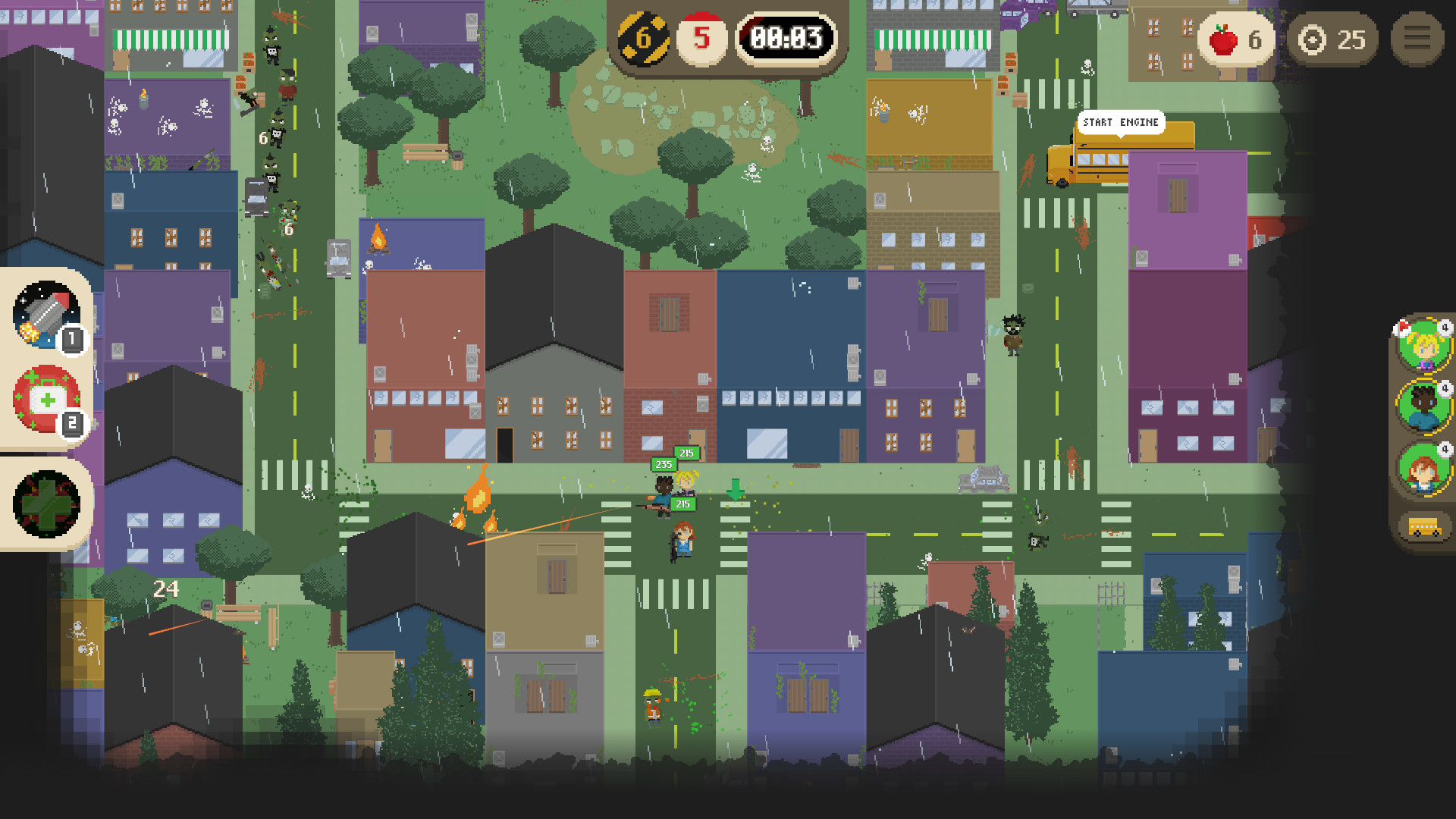Click the health bar labeled 235
The image size is (1456, 819).
[x=663, y=464]
